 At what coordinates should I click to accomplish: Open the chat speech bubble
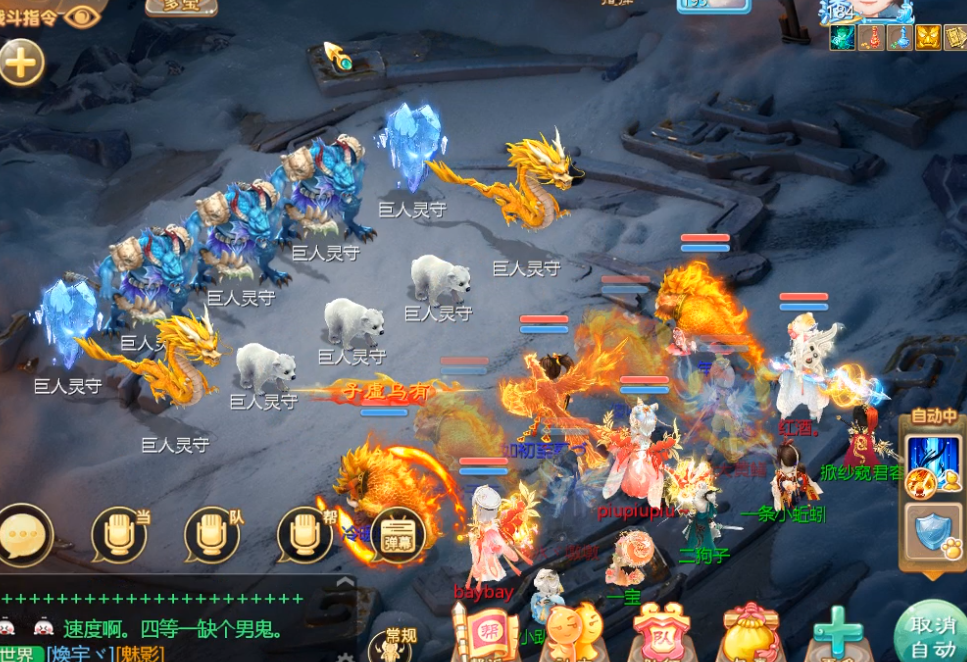coord(25,533)
